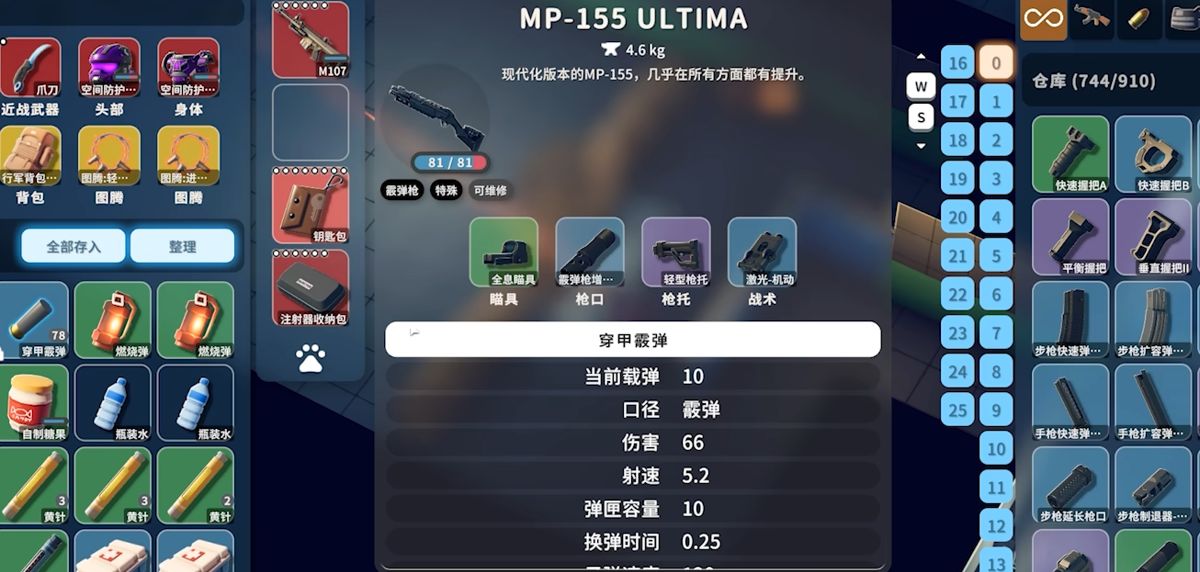Open the paw print pet panel
1200x572 pixels.
point(310,358)
